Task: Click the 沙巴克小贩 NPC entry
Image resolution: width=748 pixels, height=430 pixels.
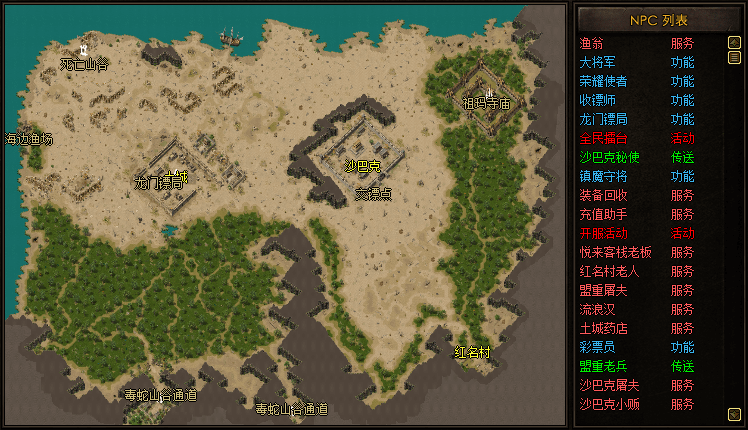Action: (610, 404)
